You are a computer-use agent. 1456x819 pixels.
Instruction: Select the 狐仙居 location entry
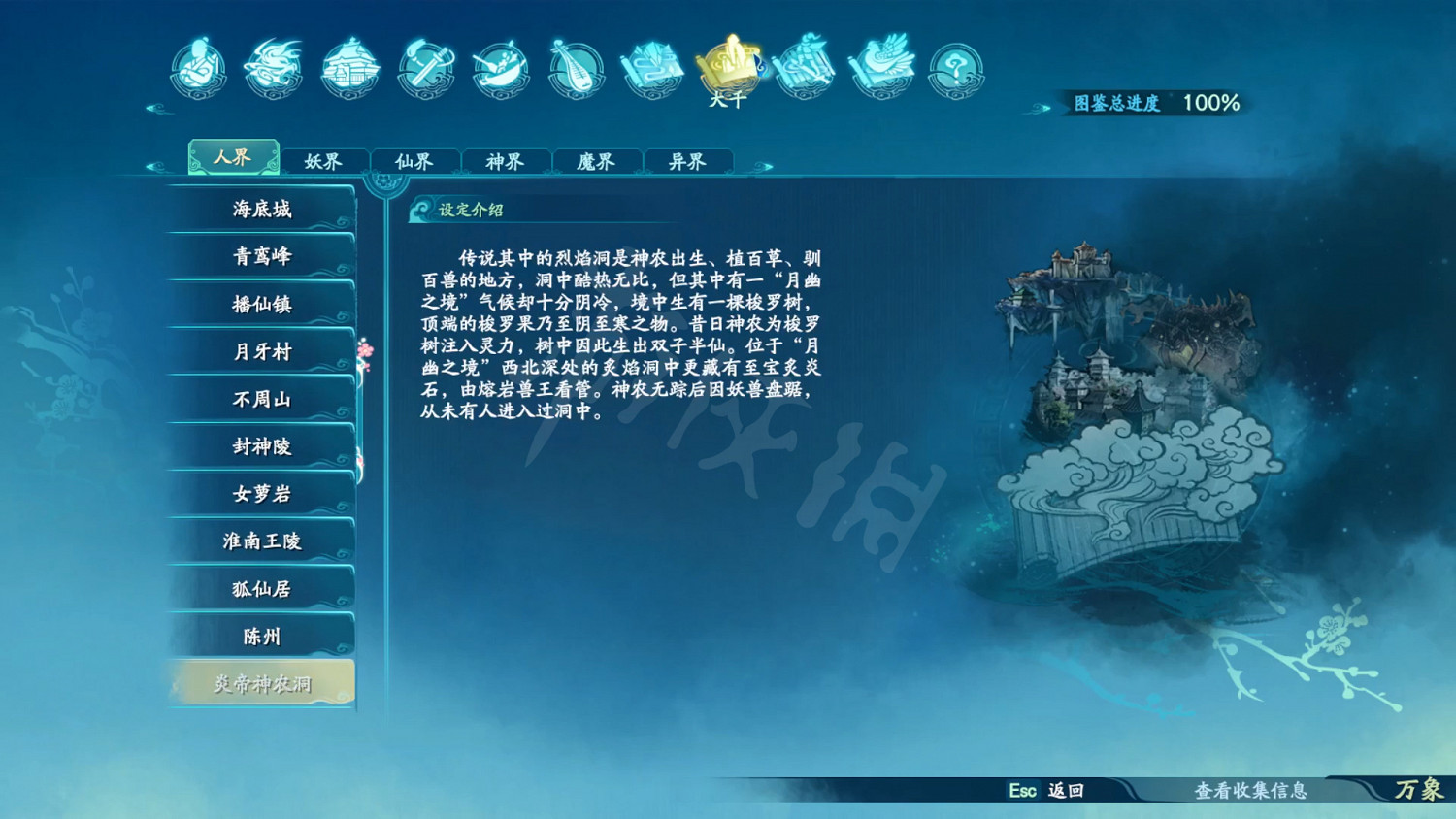click(262, 588)
